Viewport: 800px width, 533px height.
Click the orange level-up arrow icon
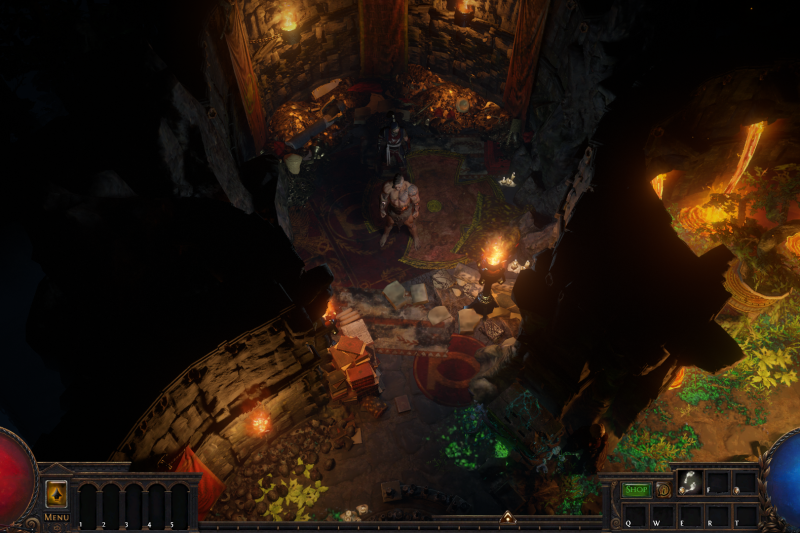point(57,493)
